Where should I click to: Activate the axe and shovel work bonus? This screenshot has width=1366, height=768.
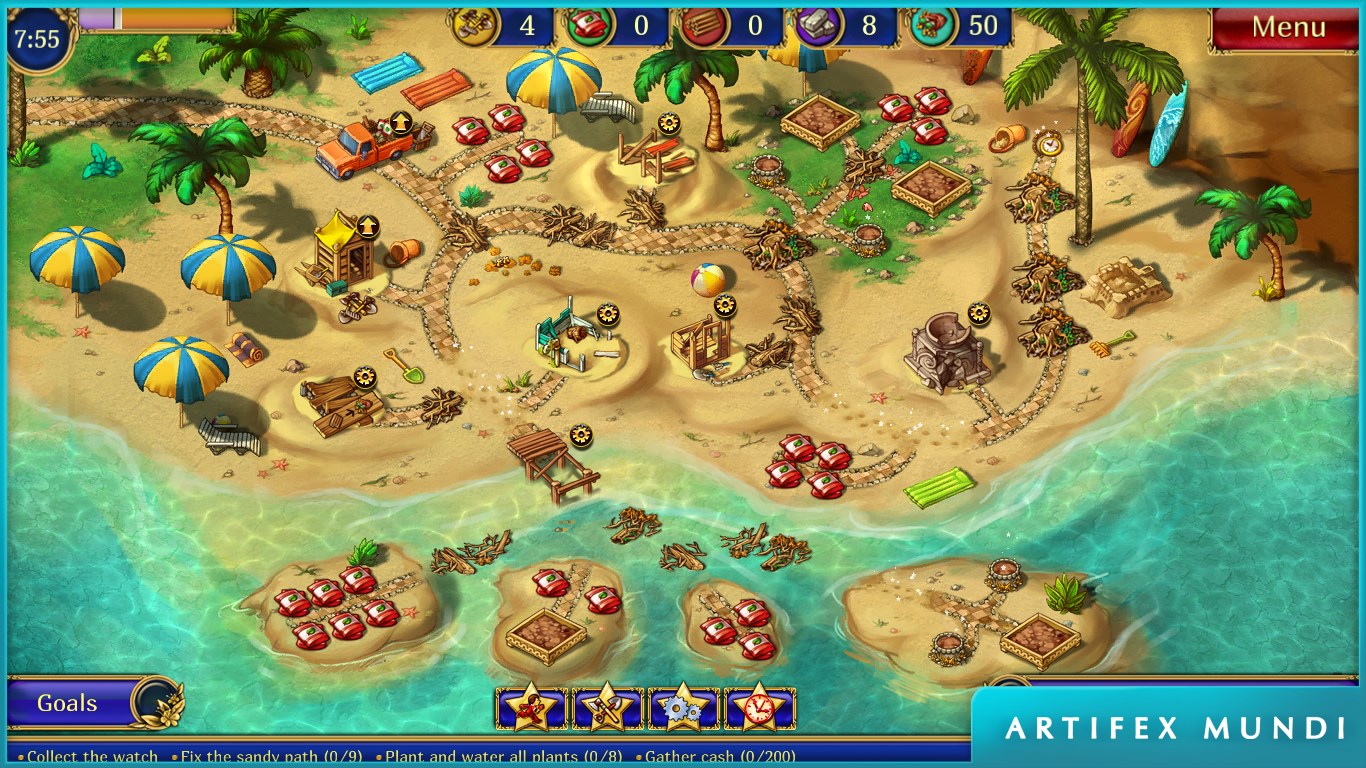[x=607, y=708]
